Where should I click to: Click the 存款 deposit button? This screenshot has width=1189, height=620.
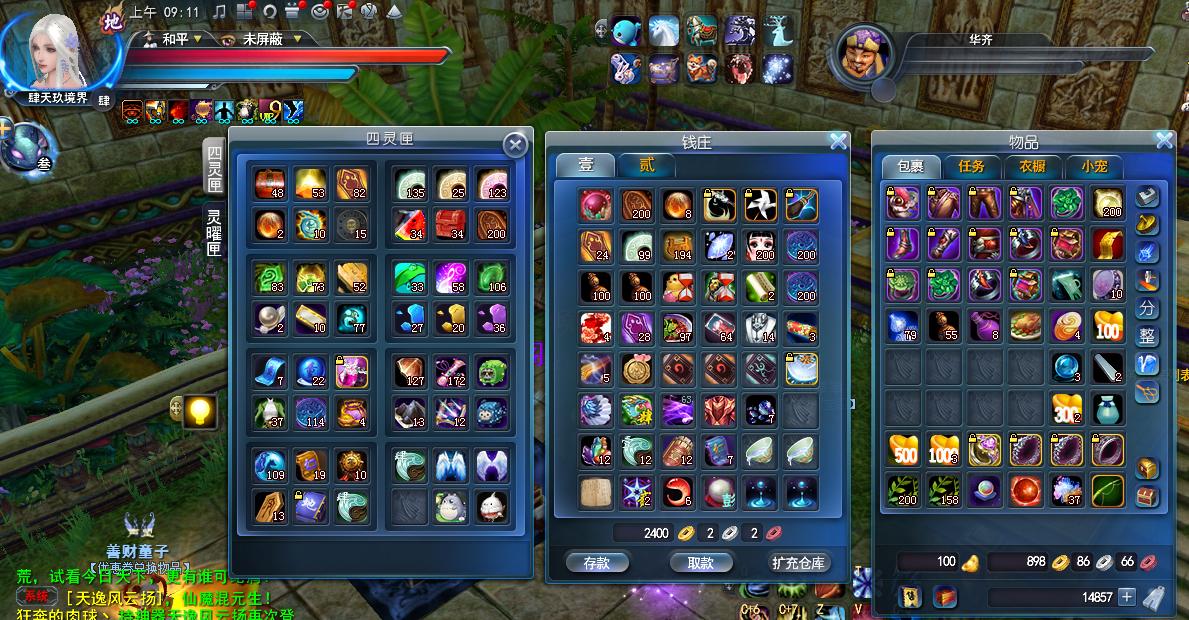pyautogui.click(x=596, y=562)
